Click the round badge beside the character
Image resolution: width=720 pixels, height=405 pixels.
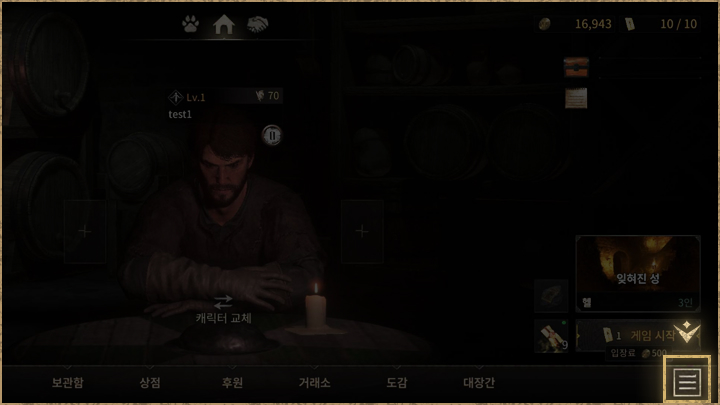272,134
